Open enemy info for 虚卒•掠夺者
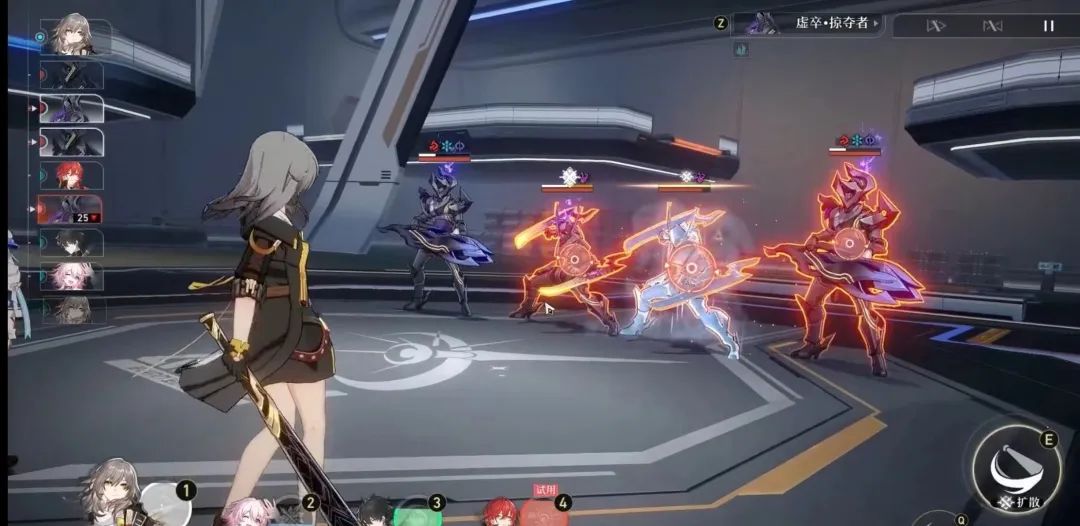The width and height of the screenshot is (1080, 526). coord(808,23)
